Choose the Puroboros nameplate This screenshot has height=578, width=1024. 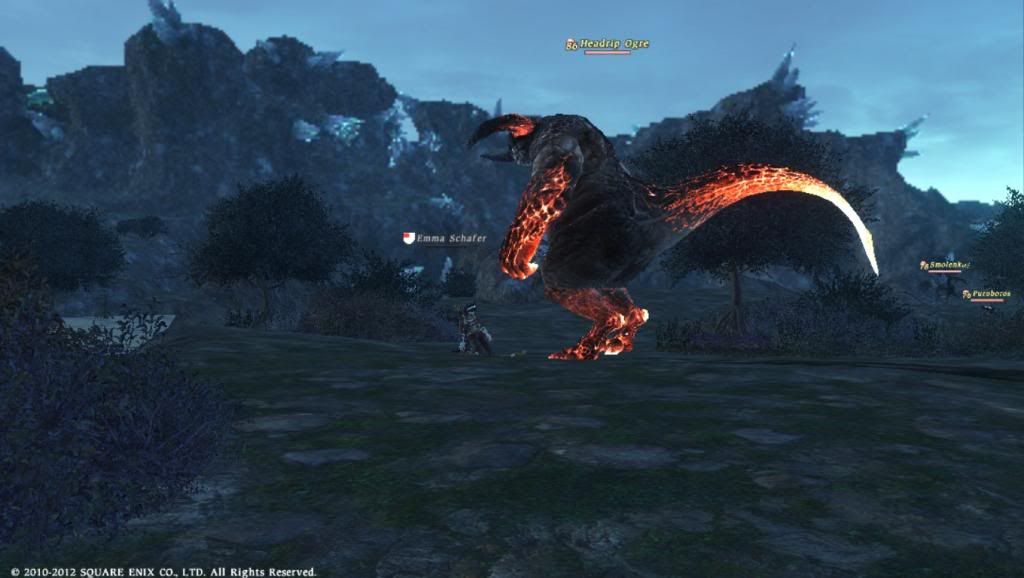click(x=989, y=294)
